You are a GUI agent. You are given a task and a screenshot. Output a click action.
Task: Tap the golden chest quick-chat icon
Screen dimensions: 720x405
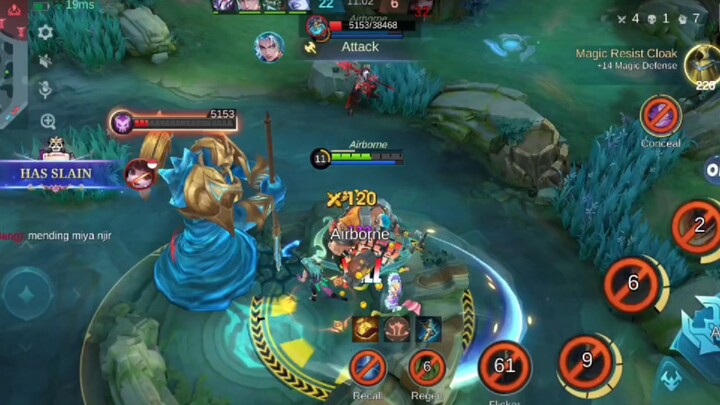pyautogui.click(x=366, y=329)
